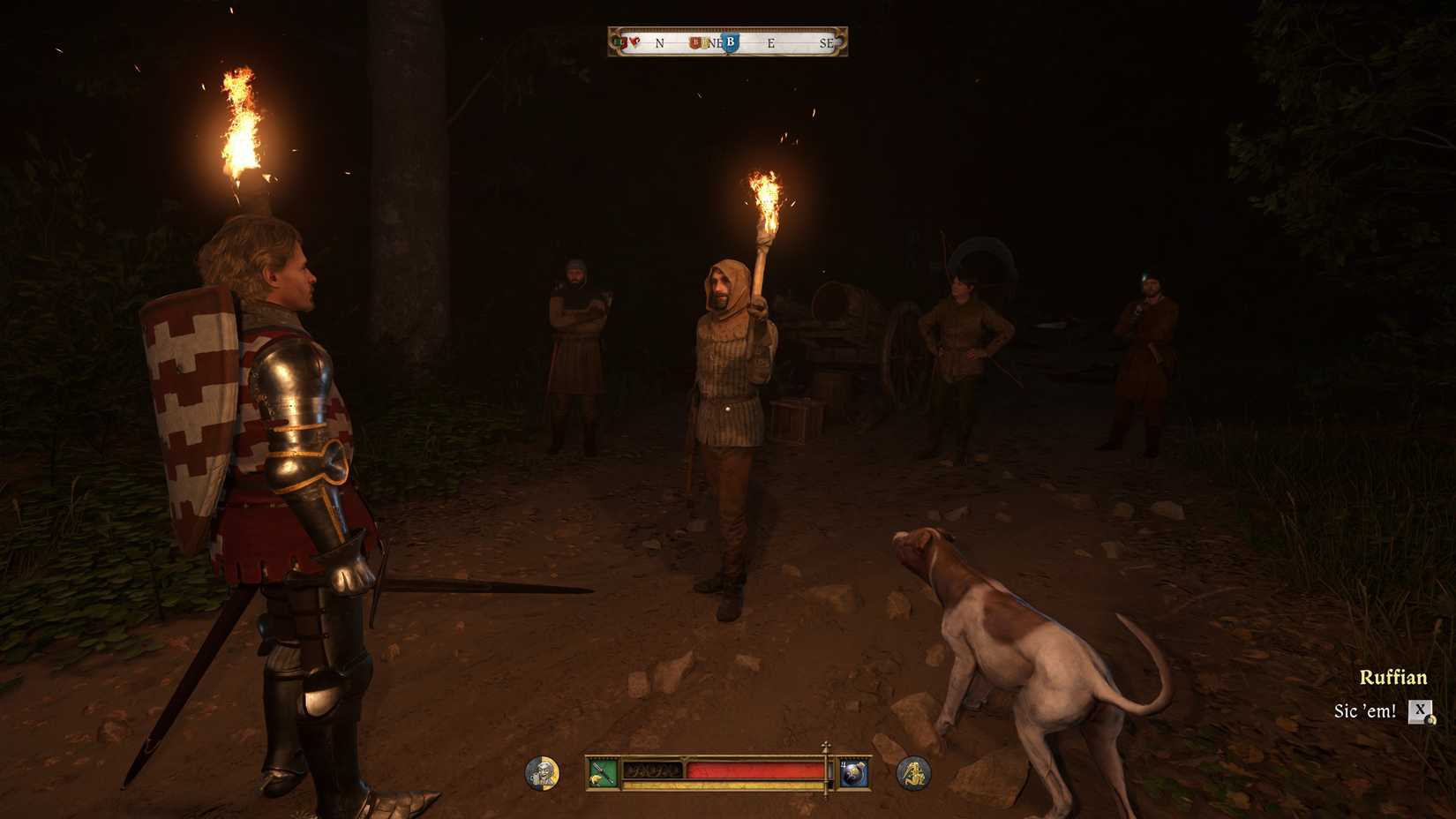Image resolution: width=1456 pixels, height=819 pixels.
Task: Select the red shield marker on compass
Action: click(x=695, y=42)
